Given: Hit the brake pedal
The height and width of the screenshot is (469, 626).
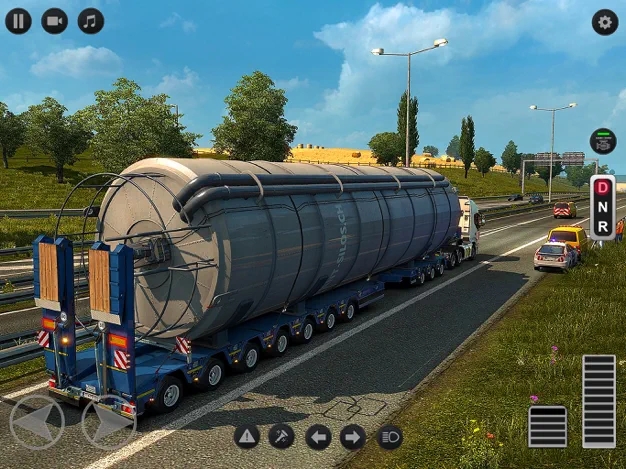Looking at the screenshot, I should [547, 426].
